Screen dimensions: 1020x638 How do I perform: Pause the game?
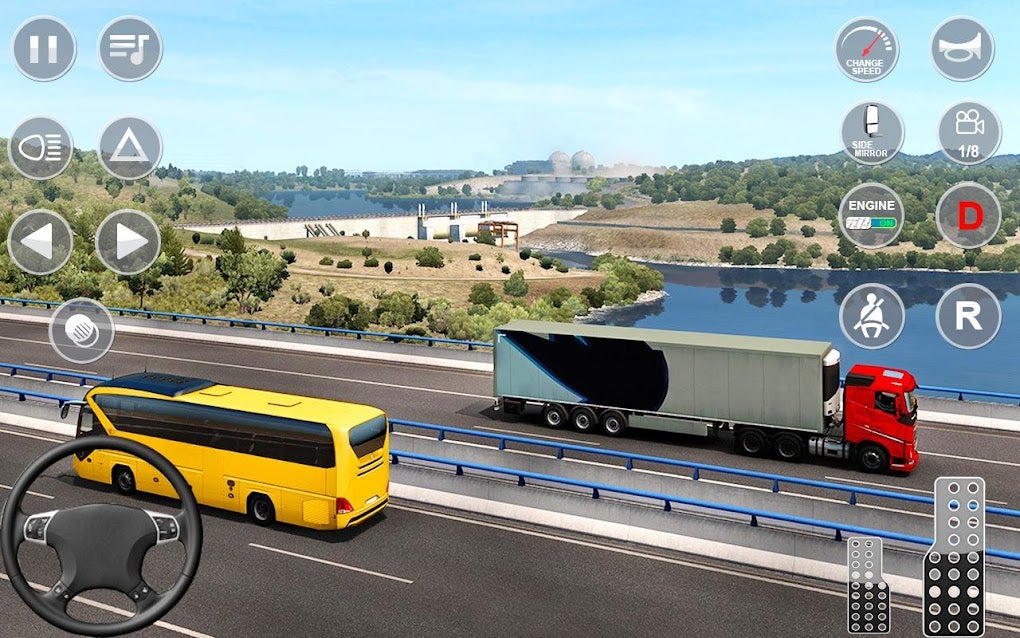[44, 48]
